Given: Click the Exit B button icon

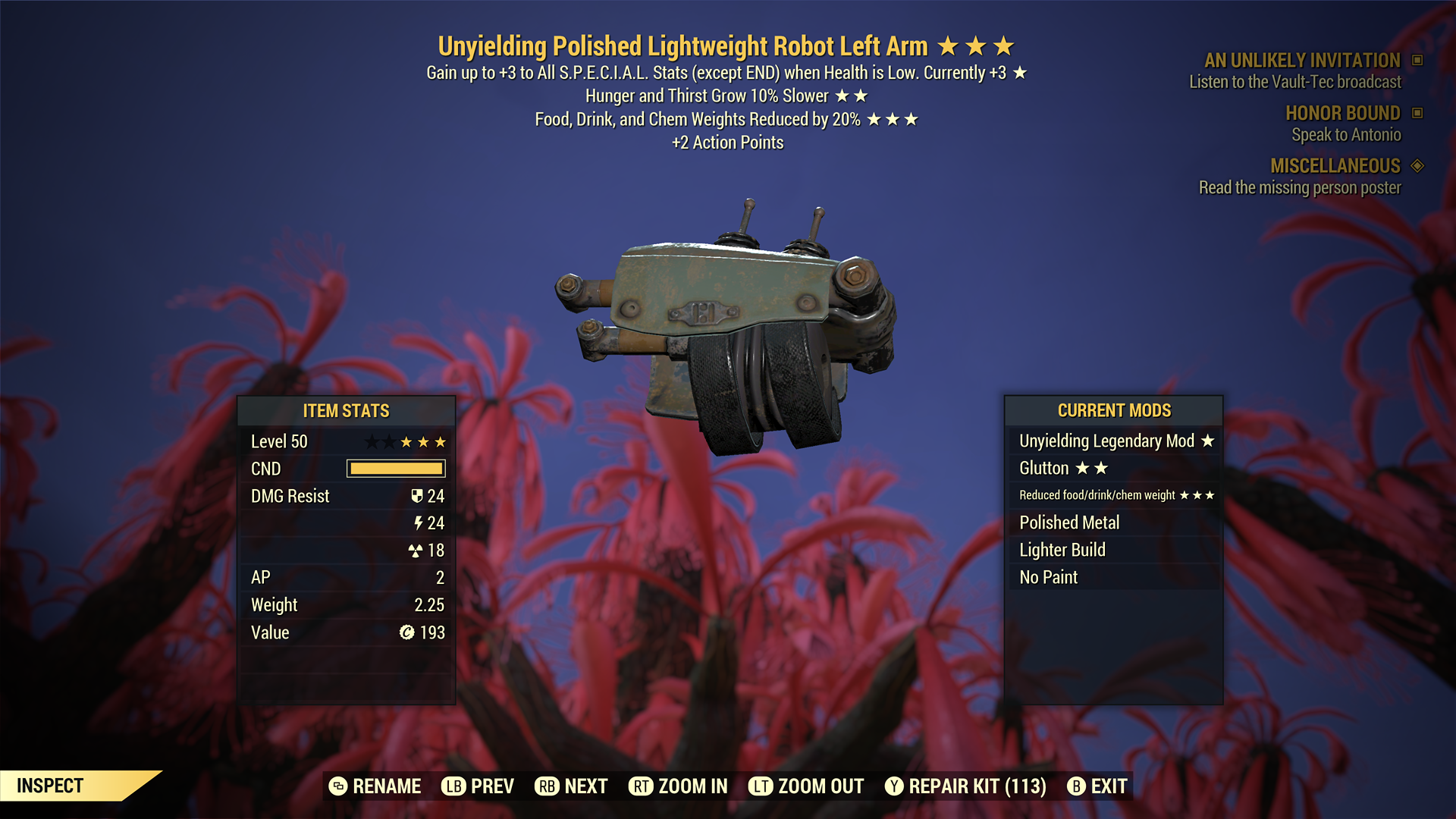Looking at the screenshot, I should click(1076, 786).
